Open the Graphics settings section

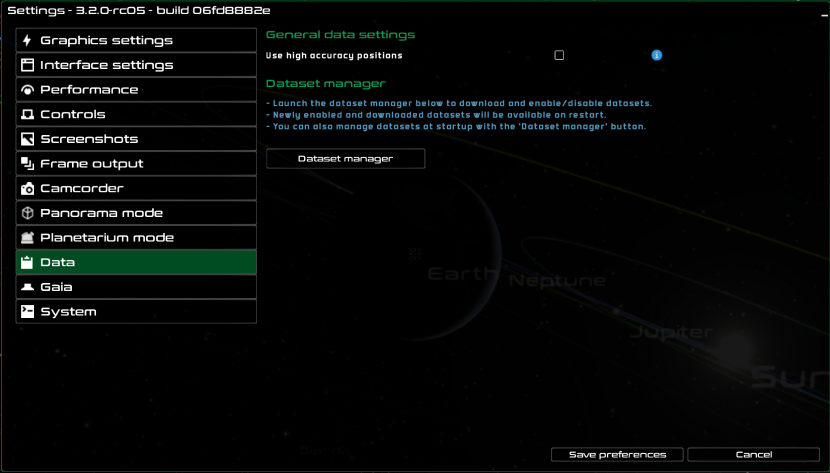click(x=136, y=40)
